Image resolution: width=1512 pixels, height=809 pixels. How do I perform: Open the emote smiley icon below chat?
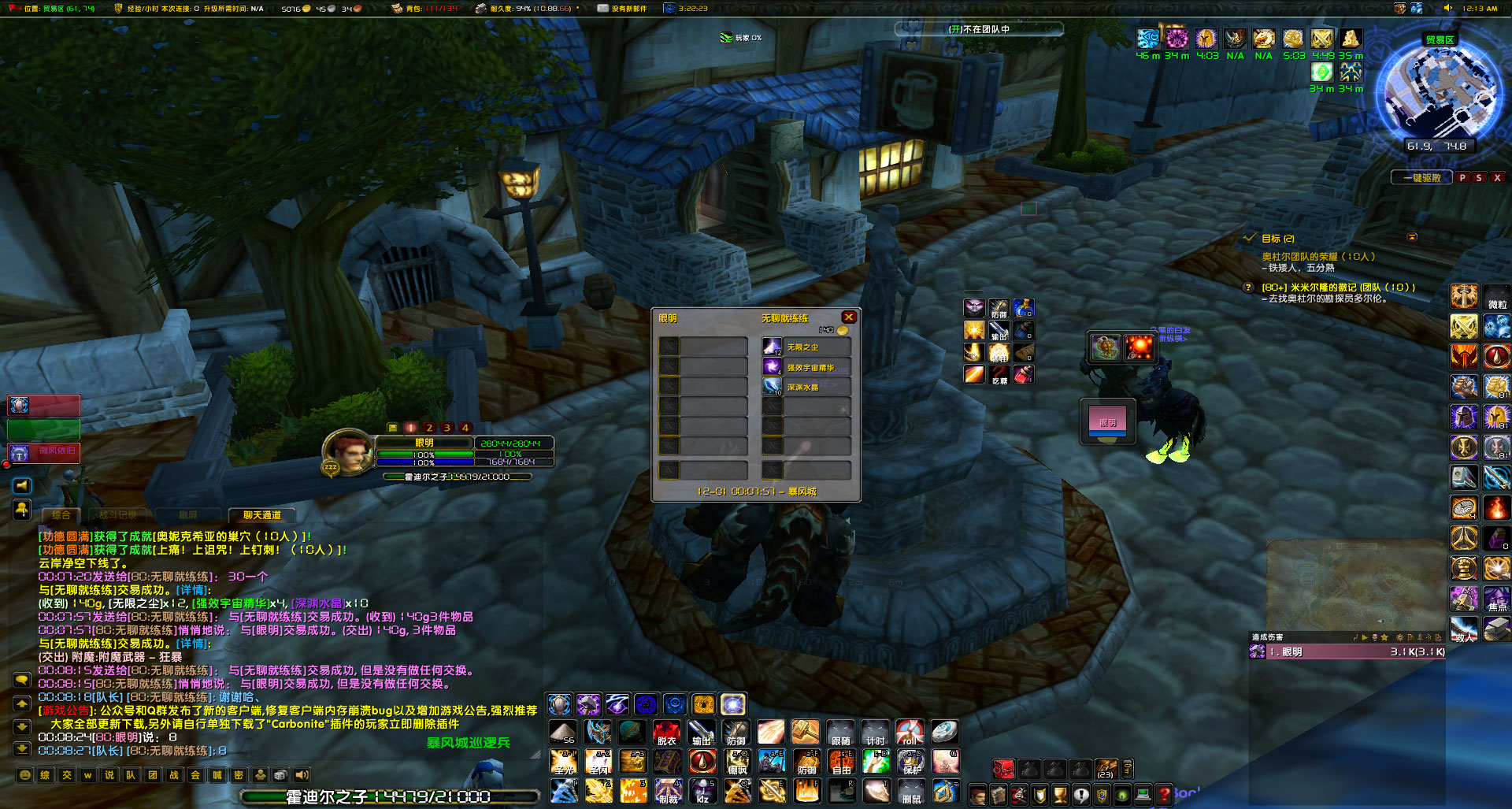(x=24, y=775)
